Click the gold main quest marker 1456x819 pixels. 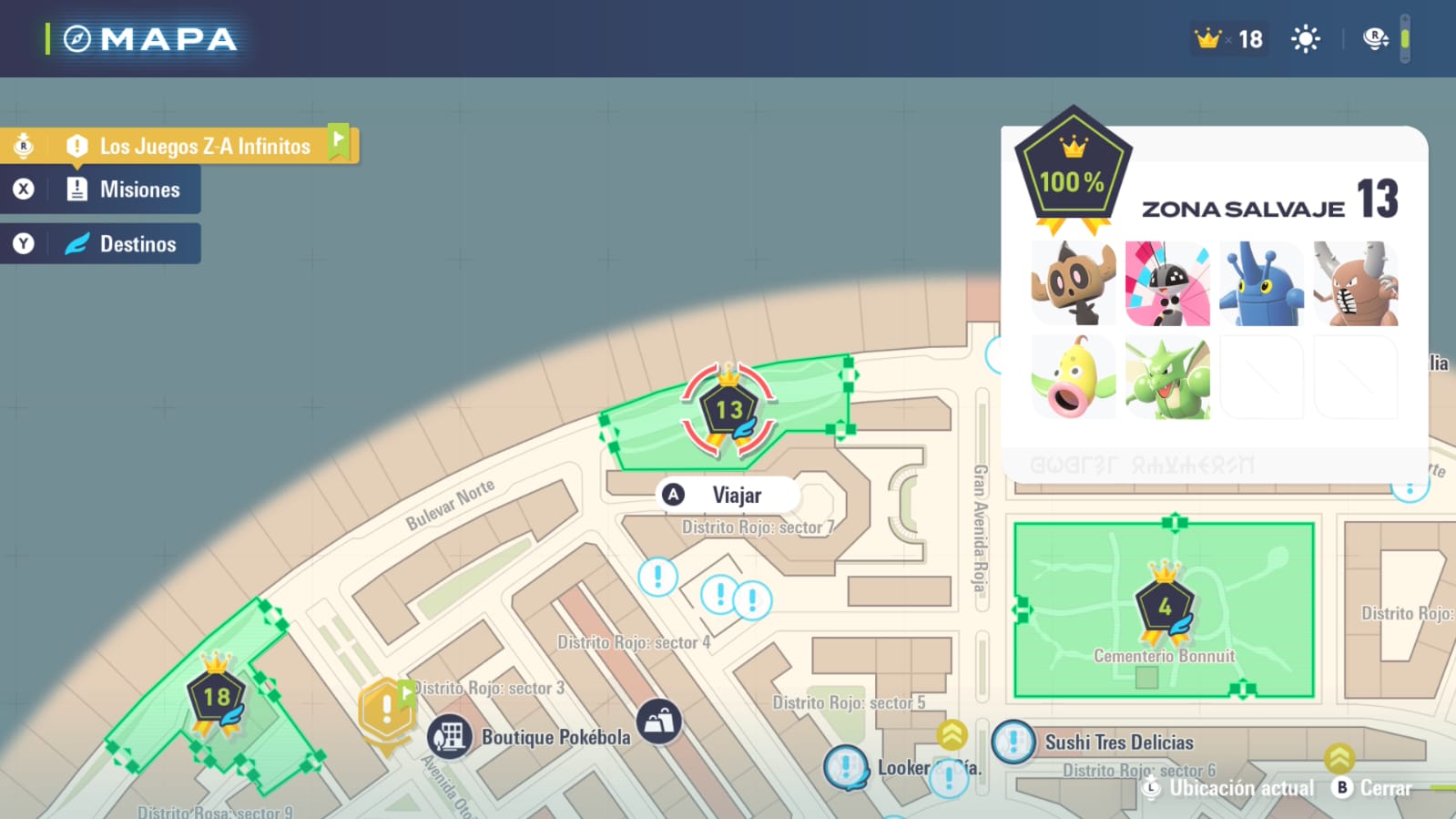[x=386, y=710]
